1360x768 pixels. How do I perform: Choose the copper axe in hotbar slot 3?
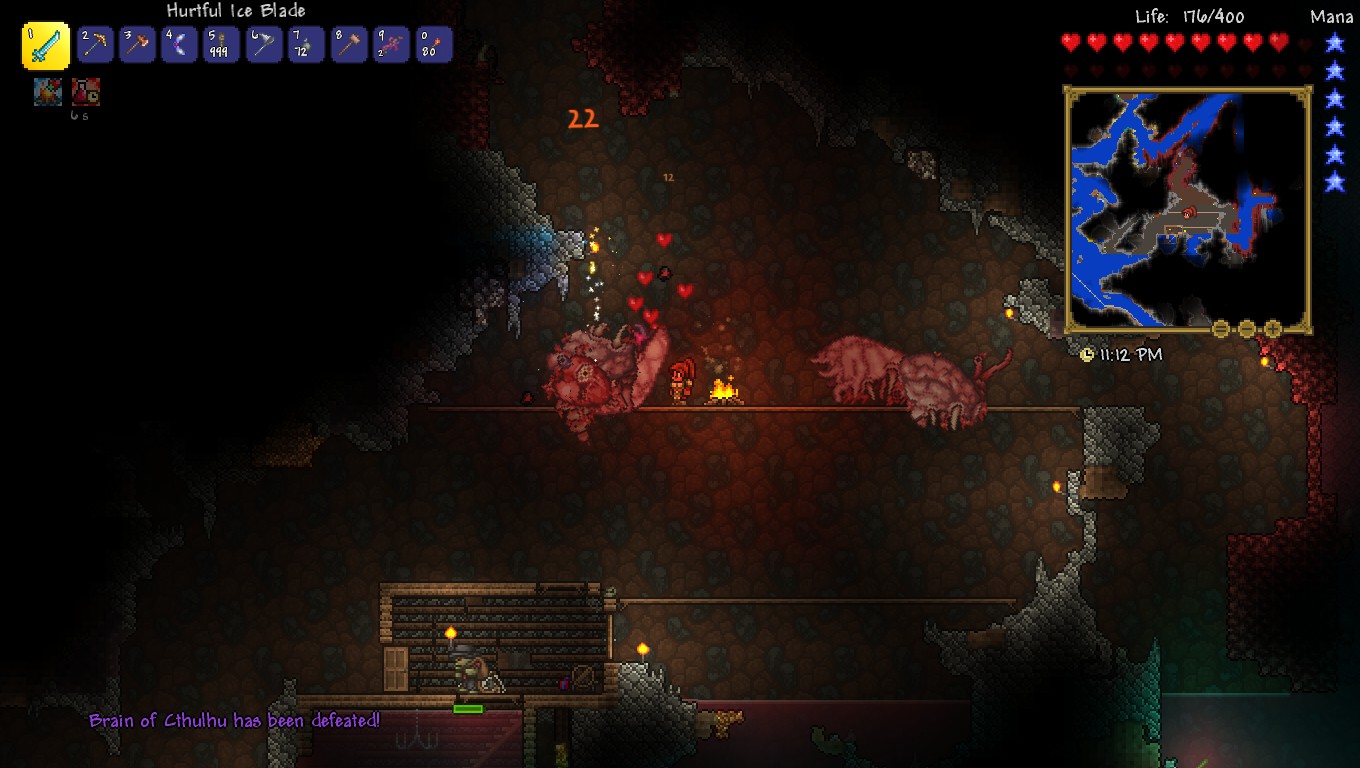(x=137, y=45)
